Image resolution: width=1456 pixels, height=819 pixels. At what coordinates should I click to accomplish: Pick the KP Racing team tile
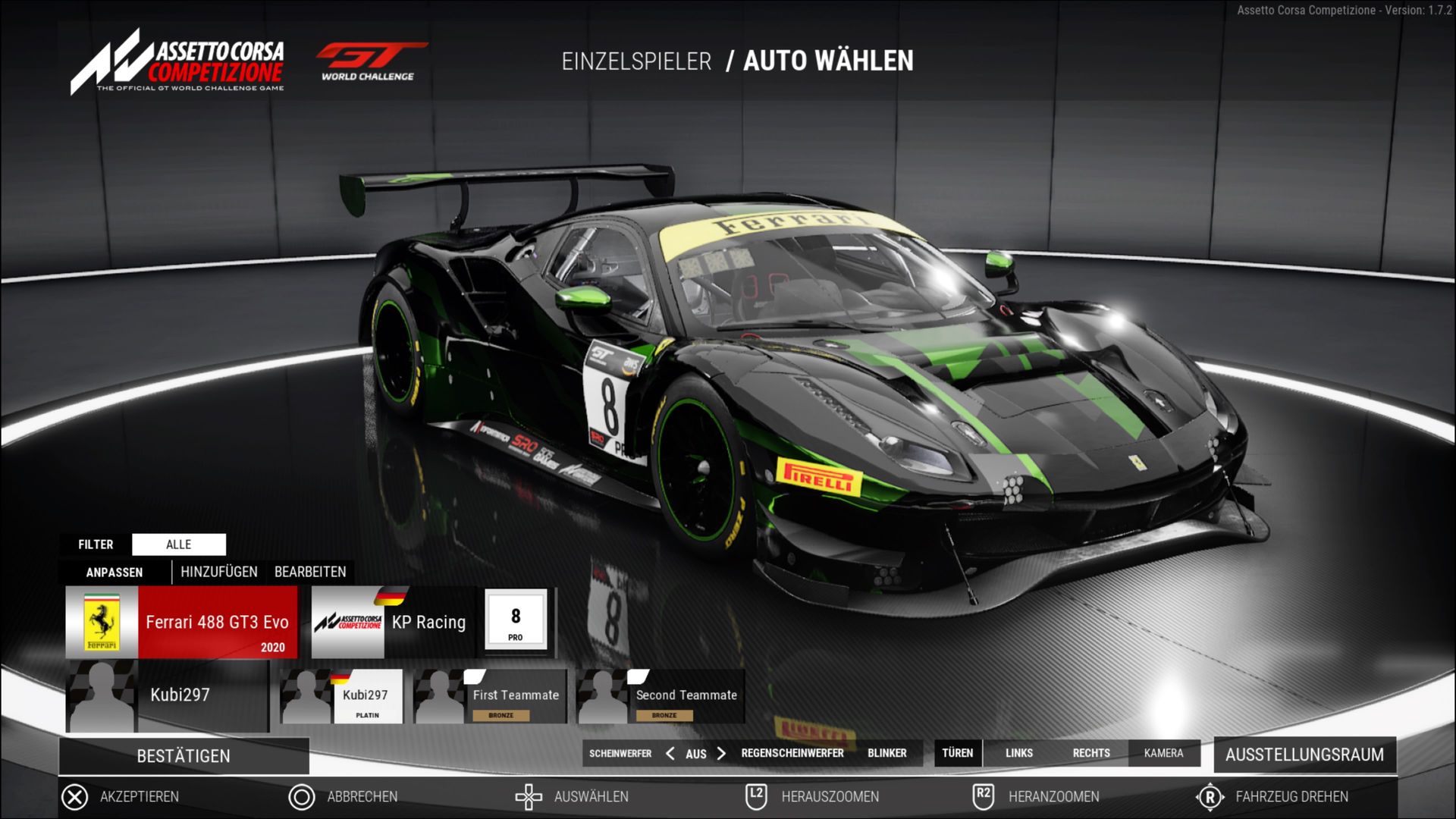point(394,622)
